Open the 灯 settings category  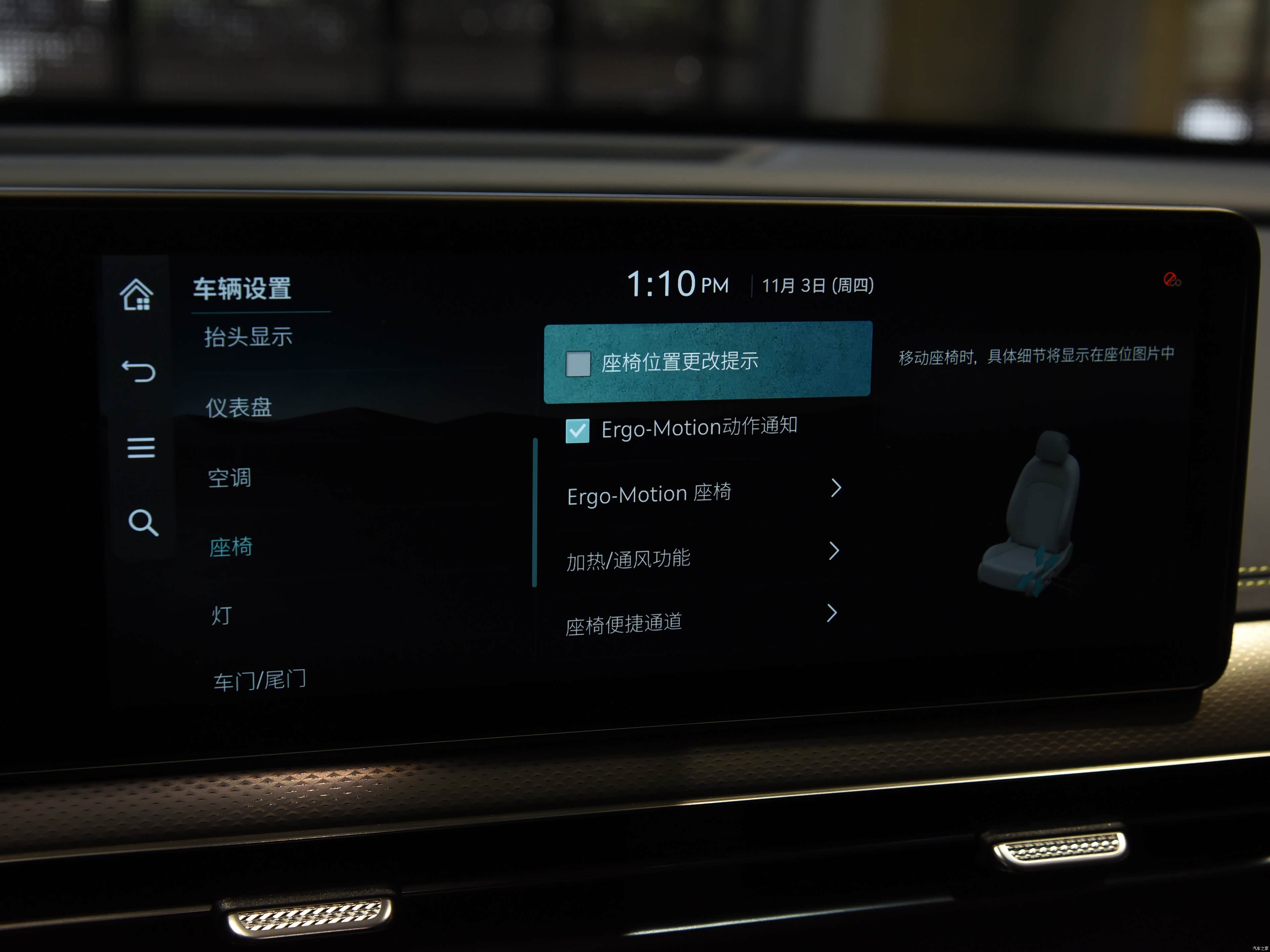point(222,616)
